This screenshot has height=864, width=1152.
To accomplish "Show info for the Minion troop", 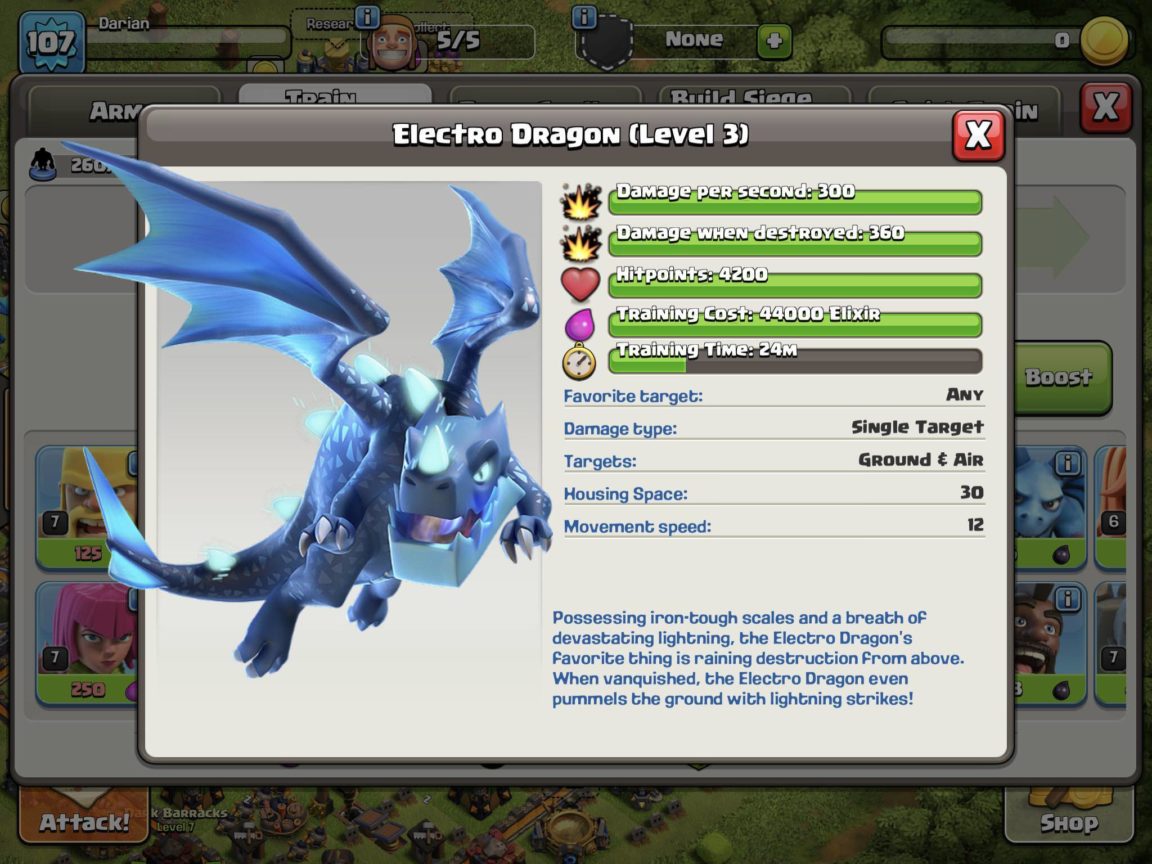I will click(1068, 463).
